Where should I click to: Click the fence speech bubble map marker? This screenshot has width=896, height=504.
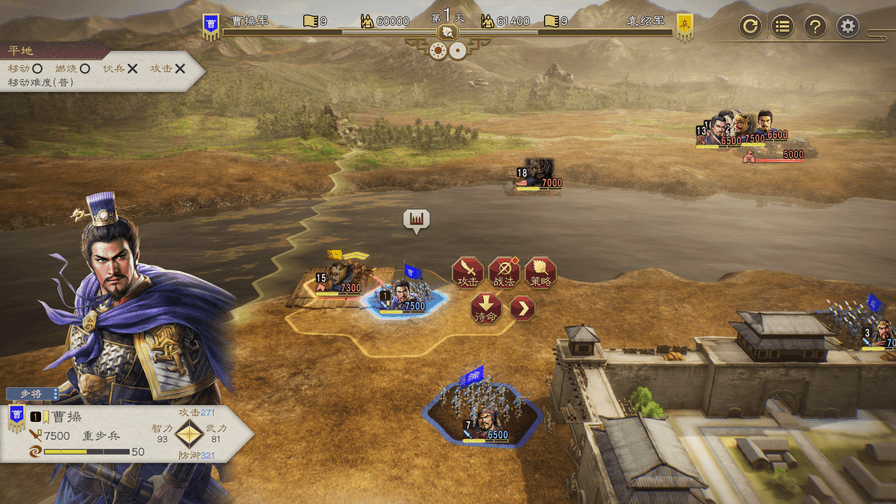416,219
